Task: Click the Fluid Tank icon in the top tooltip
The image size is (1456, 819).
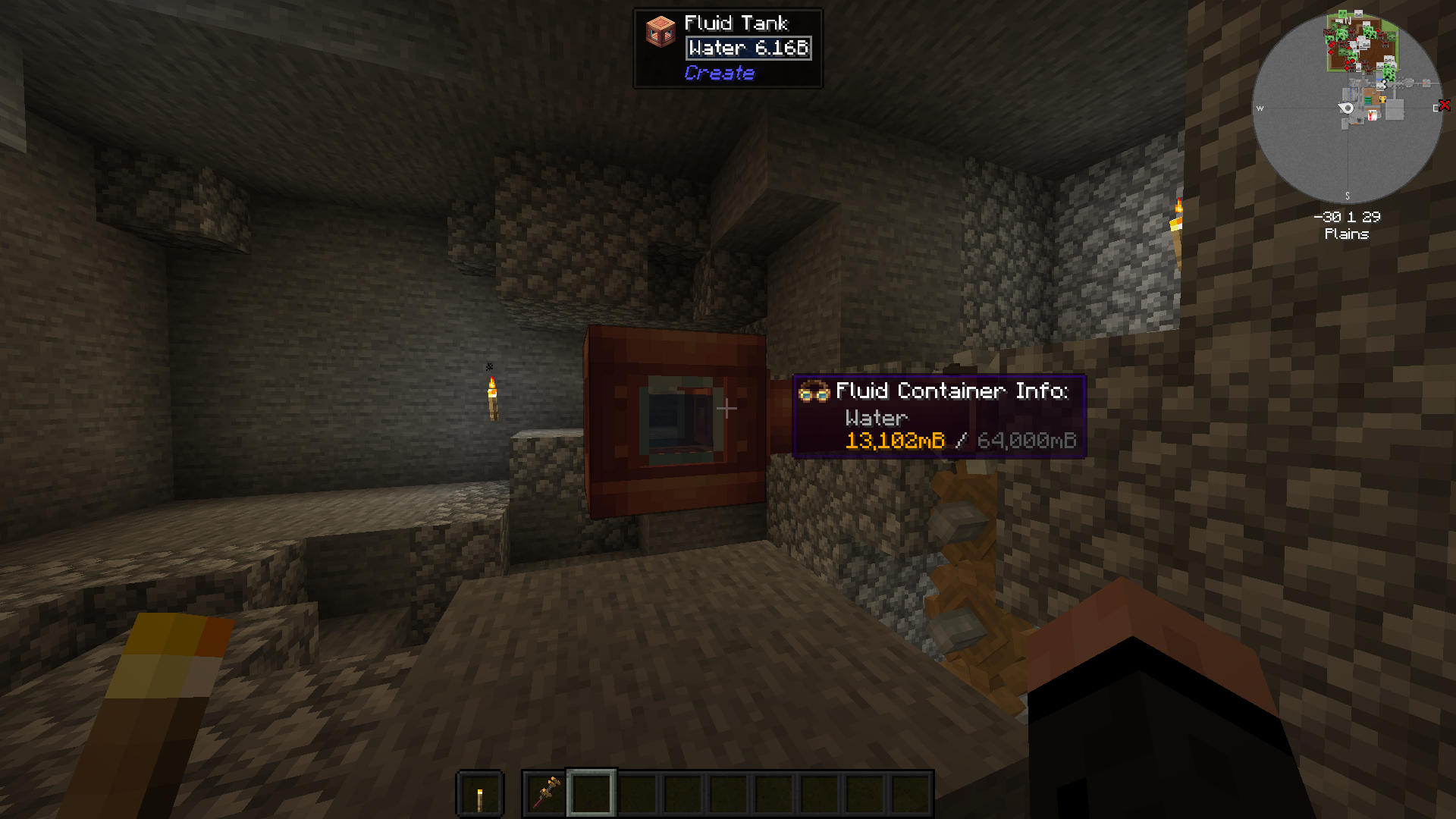Action: pos(659,30)
